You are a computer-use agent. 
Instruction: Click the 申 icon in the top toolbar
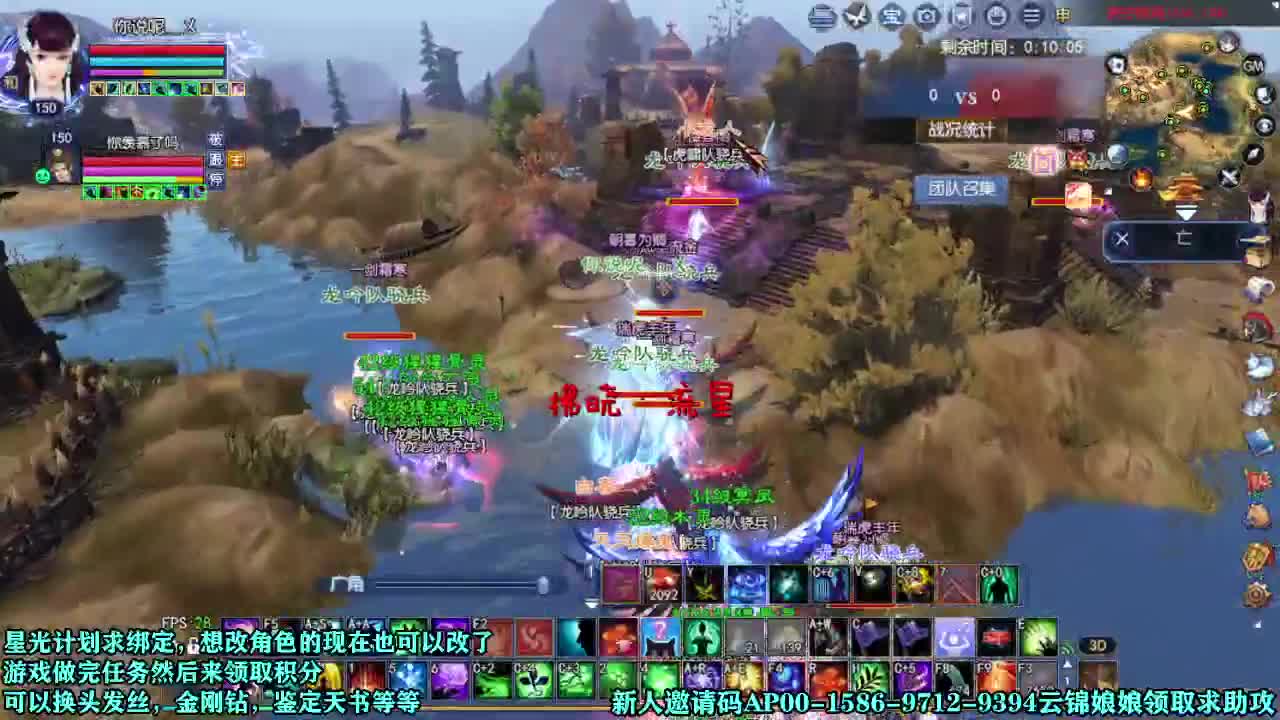(1065, 16)
